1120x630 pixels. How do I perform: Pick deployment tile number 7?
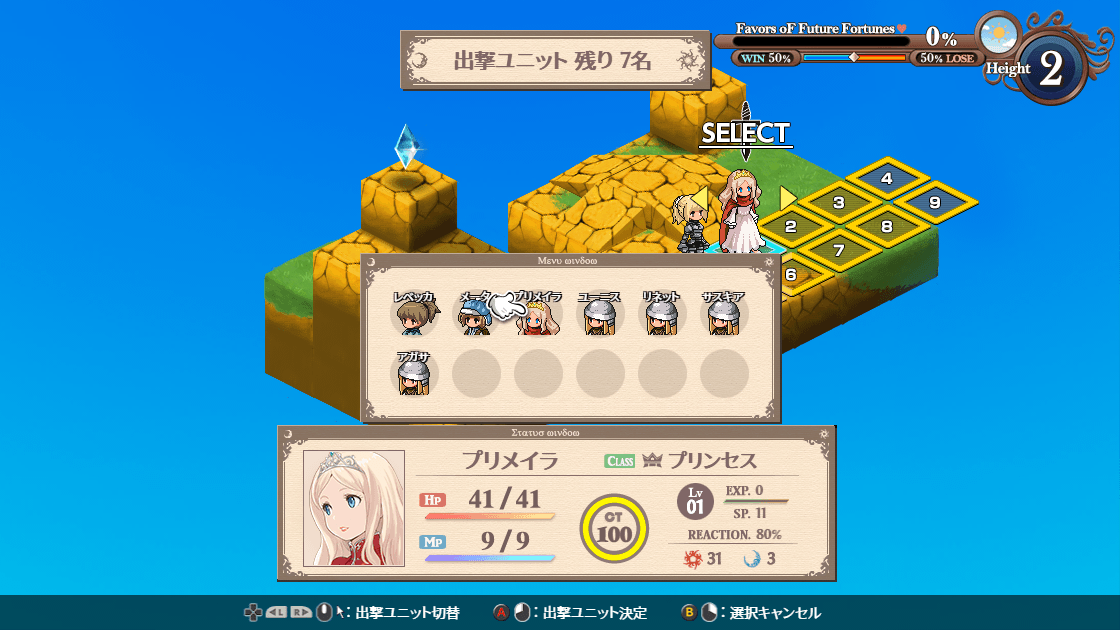point(839,251)
